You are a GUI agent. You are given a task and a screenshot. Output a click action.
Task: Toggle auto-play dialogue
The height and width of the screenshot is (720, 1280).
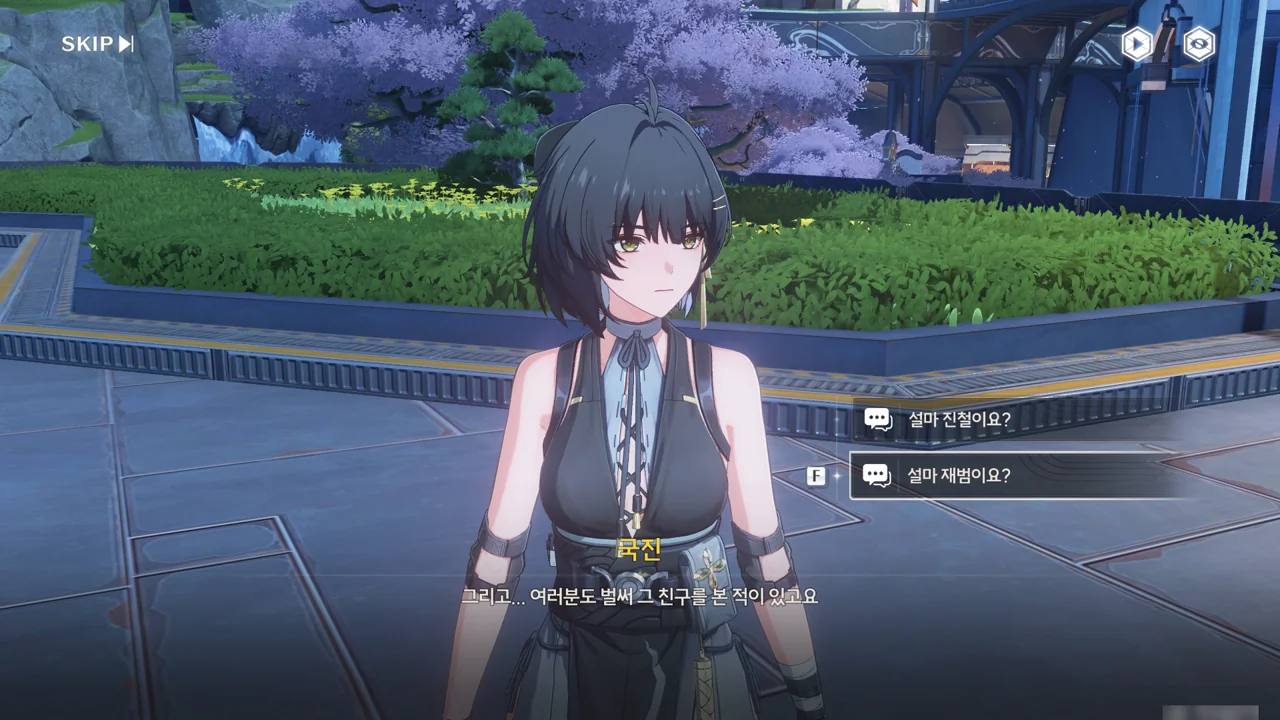click(x=1137, y=44)
